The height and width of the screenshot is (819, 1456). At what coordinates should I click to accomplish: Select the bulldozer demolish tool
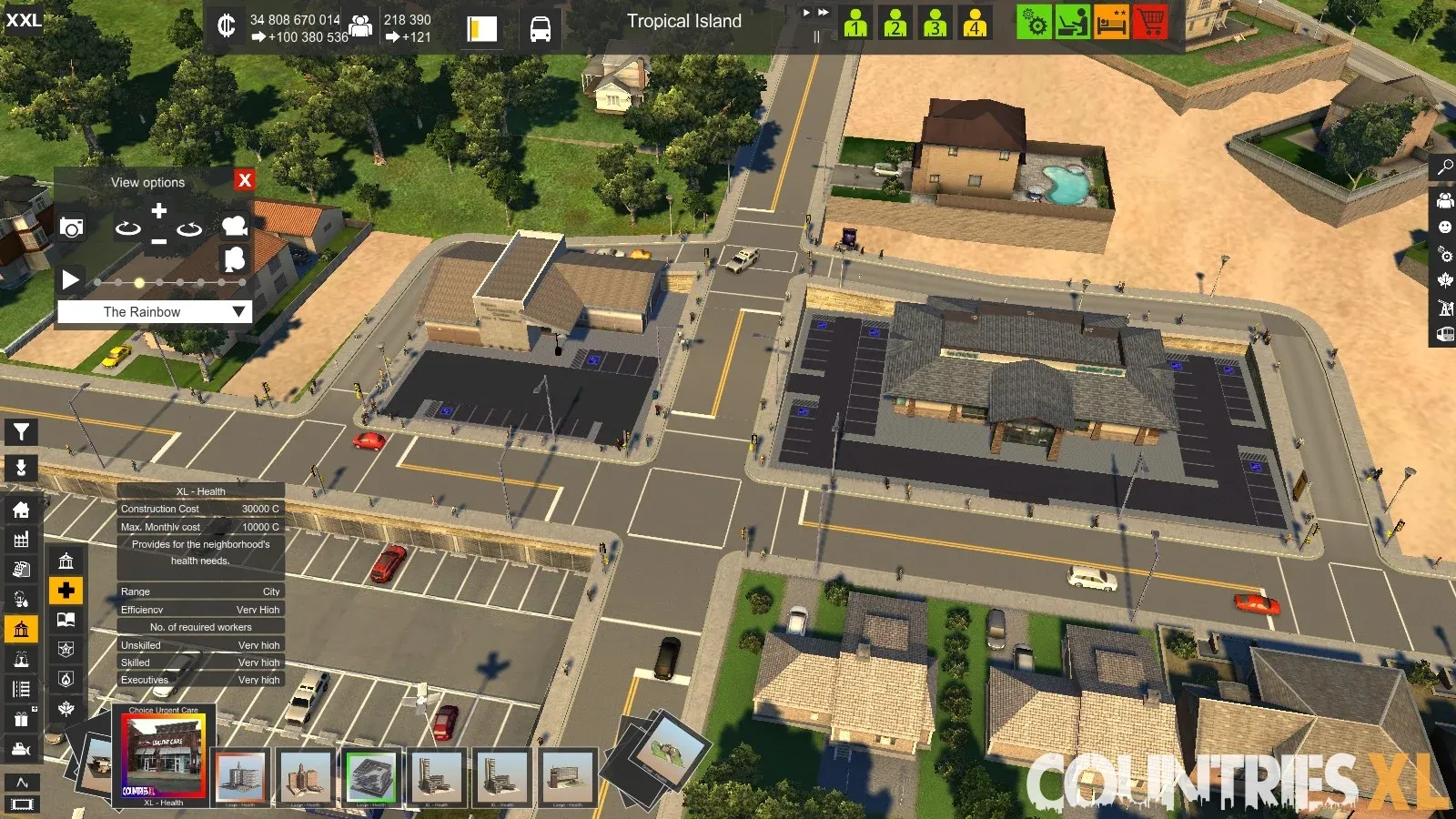coord(21,750)
